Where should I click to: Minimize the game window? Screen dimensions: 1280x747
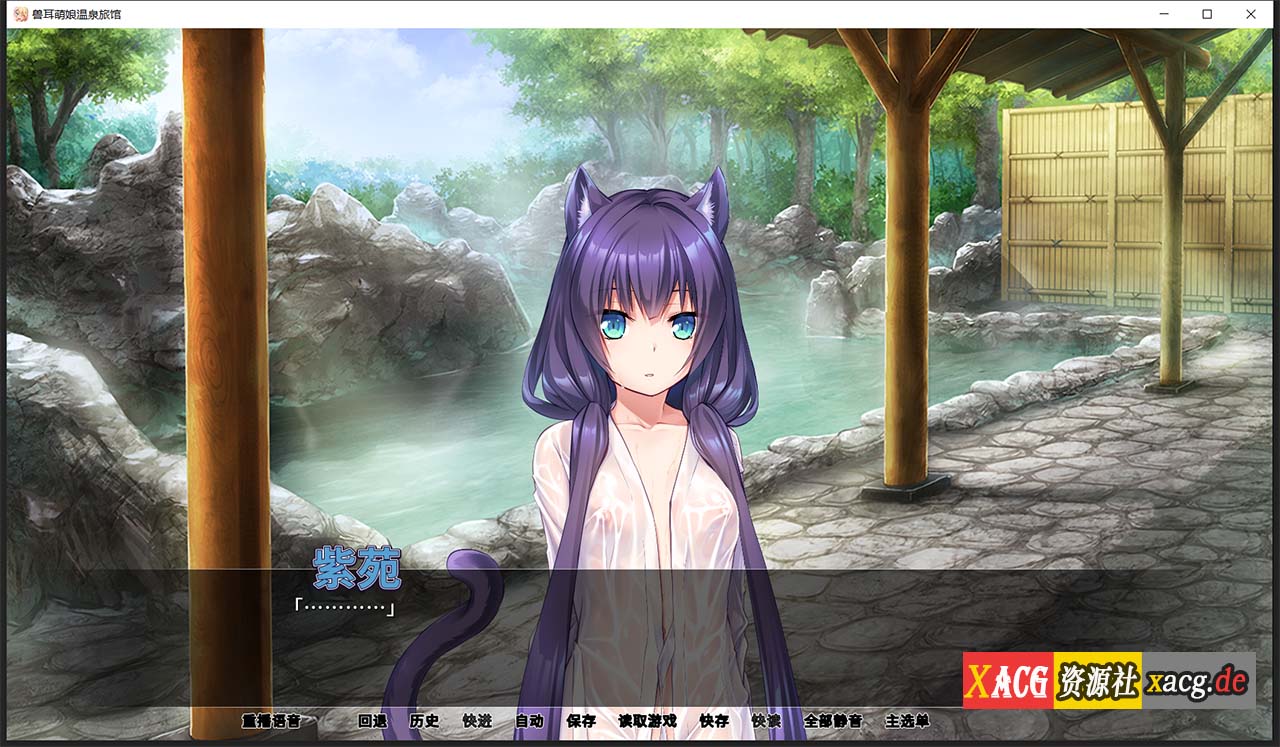(x=1163, y=14)
